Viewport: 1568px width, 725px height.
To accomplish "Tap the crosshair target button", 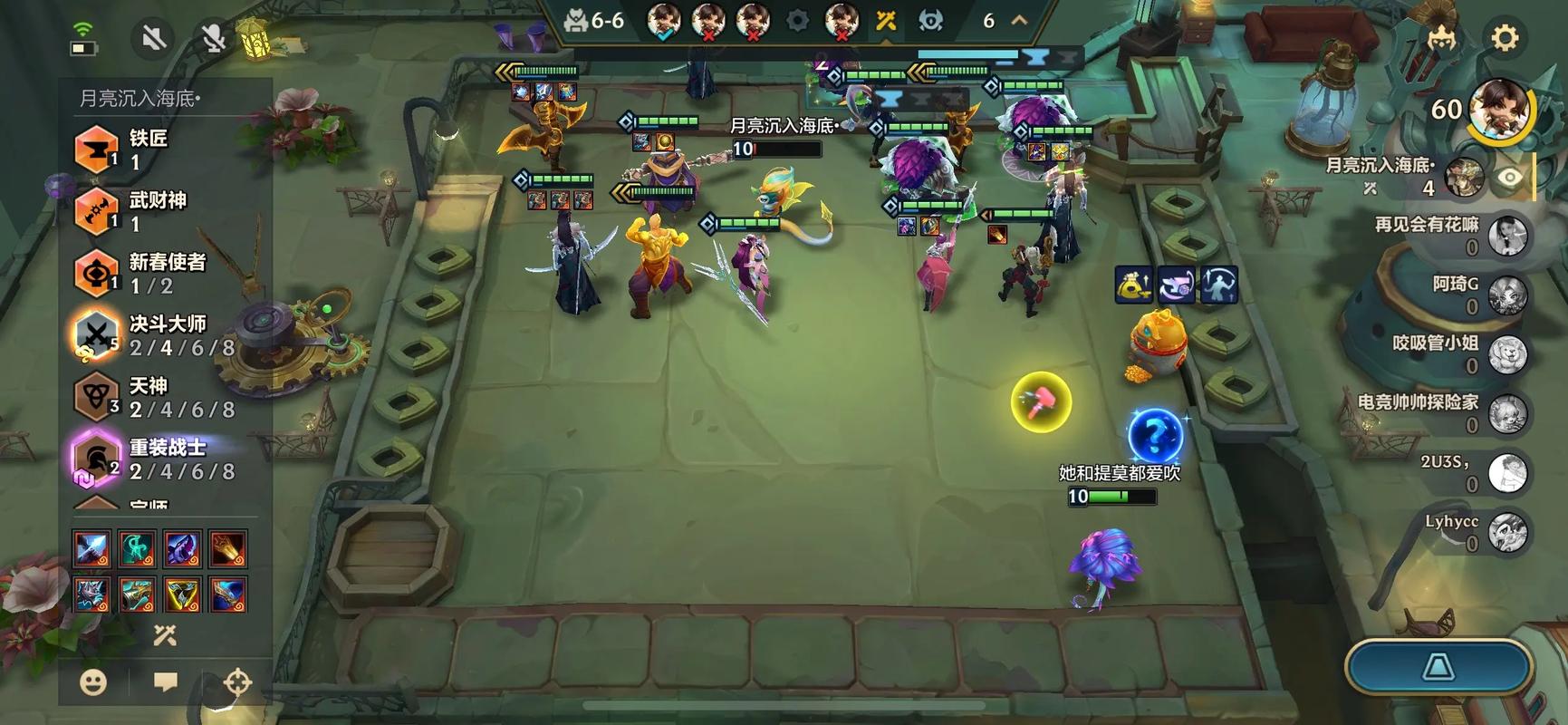I will click(x=237, y=681).
